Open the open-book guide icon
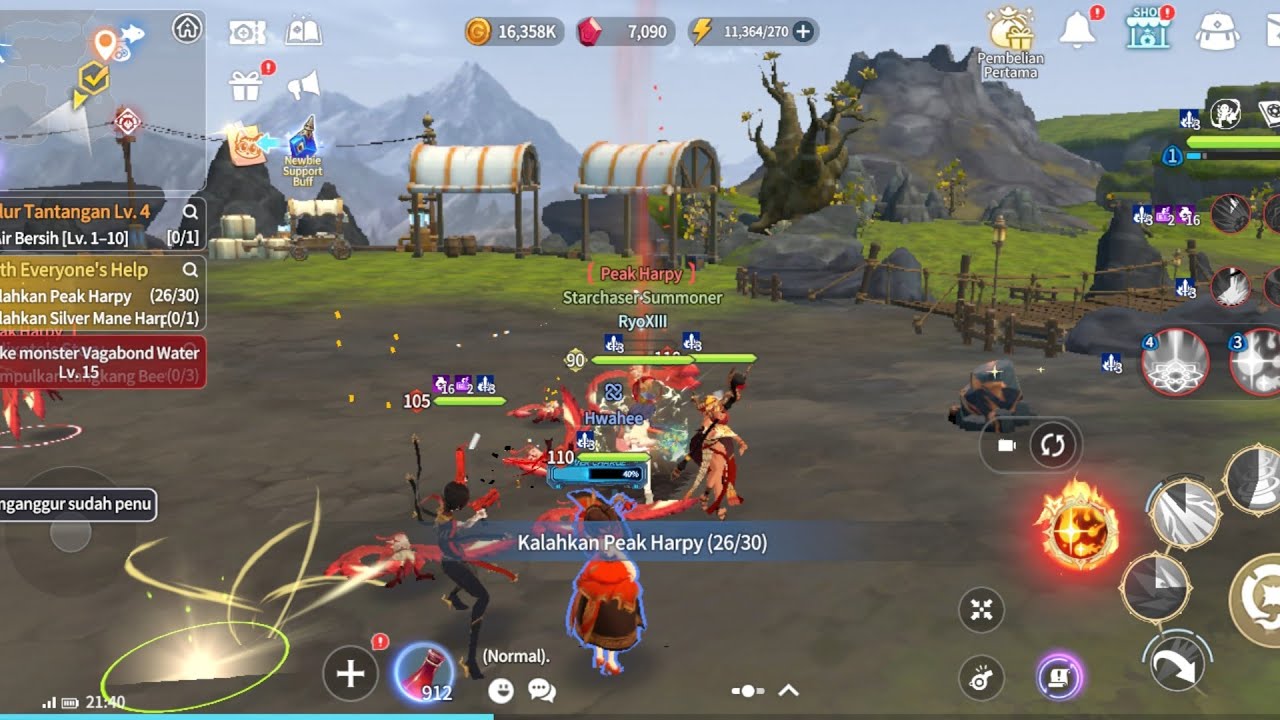Viewport: 1280px width, 720px height. (303, 32)
